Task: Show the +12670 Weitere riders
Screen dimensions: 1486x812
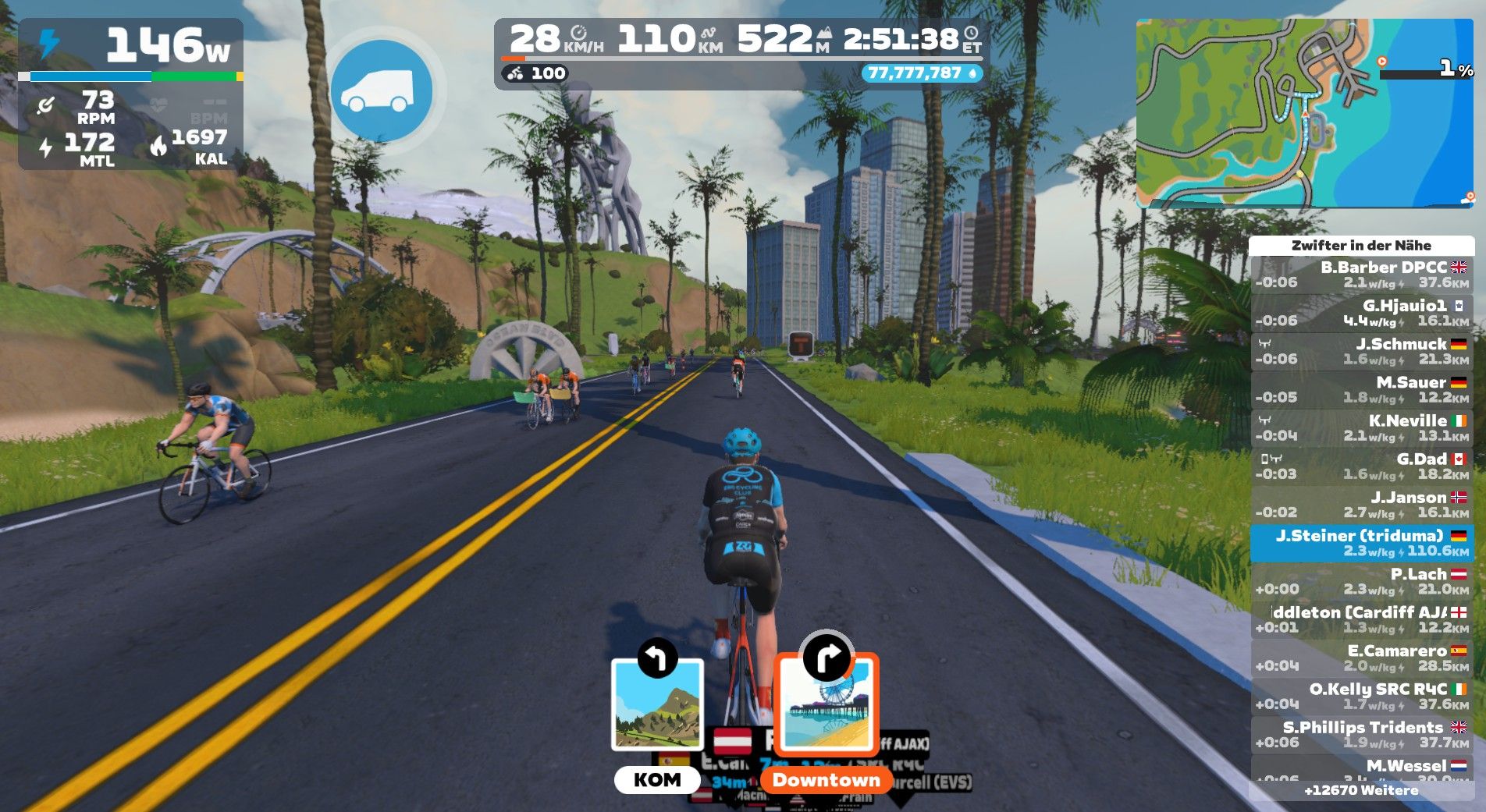Action: tap(1361, 790)
